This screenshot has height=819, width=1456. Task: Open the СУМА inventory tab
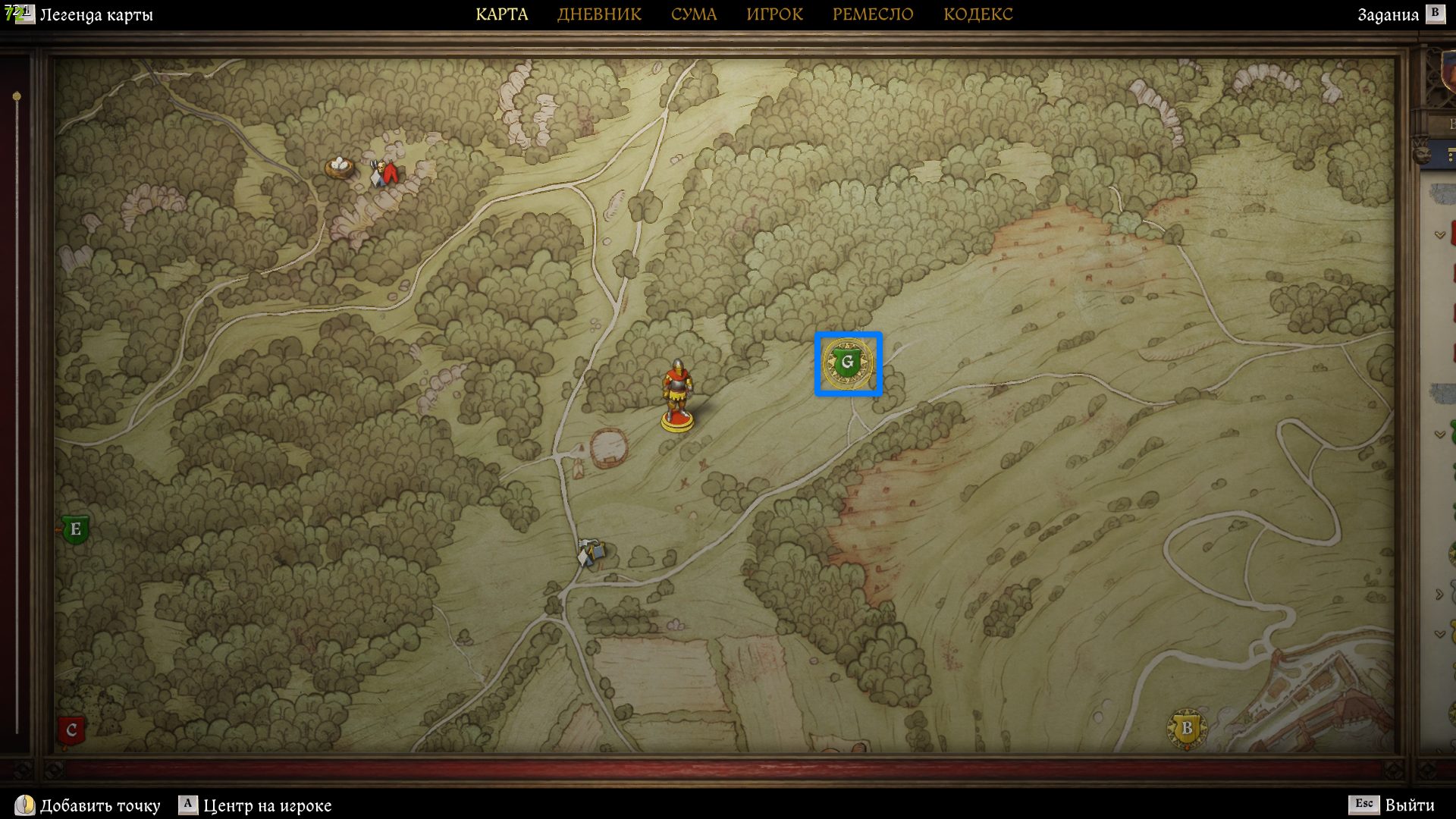coord(693,14)
